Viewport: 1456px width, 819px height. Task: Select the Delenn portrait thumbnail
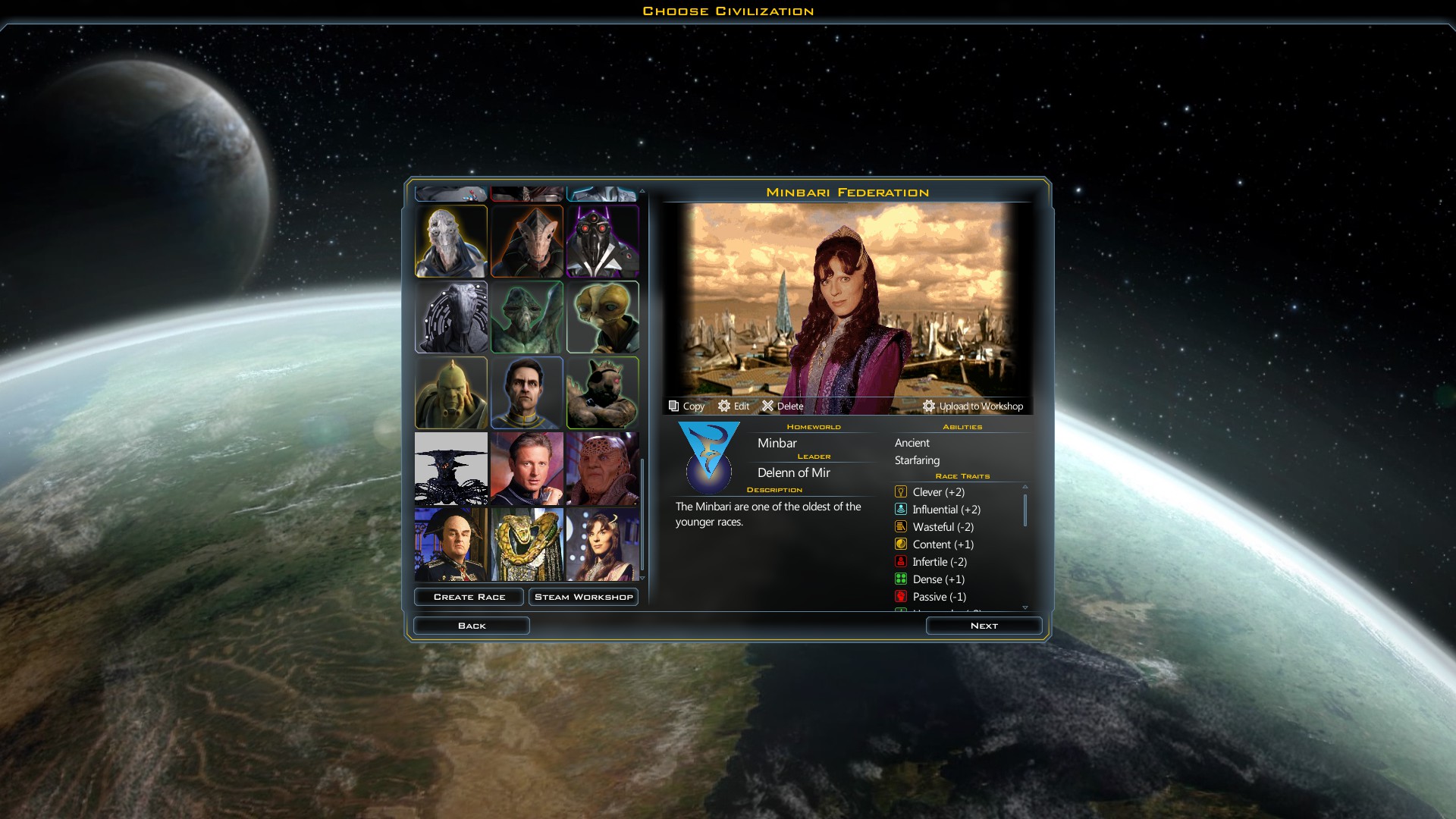[x=602, y=544]
